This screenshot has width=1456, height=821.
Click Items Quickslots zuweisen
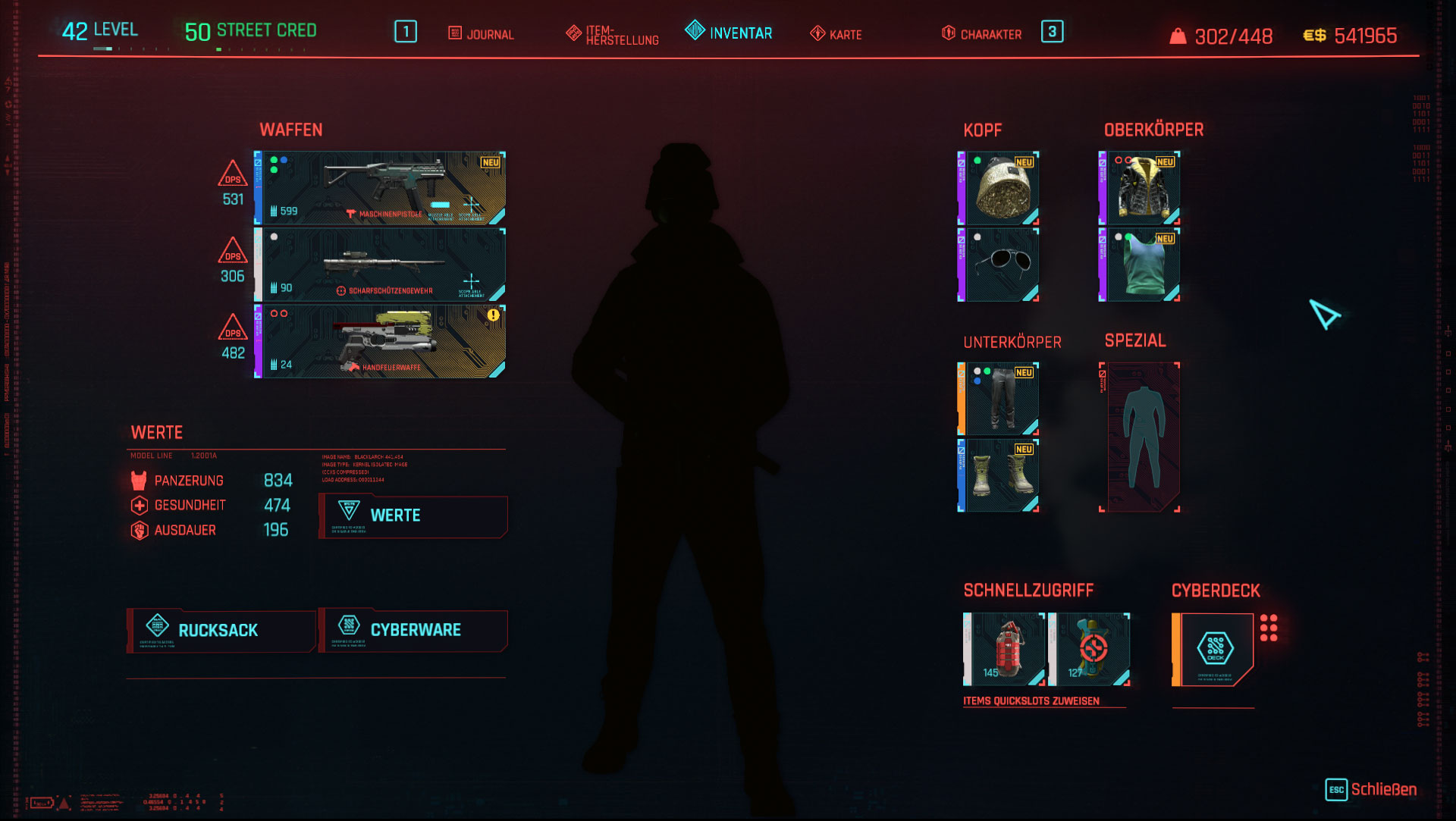click(x=1031, y=700)
